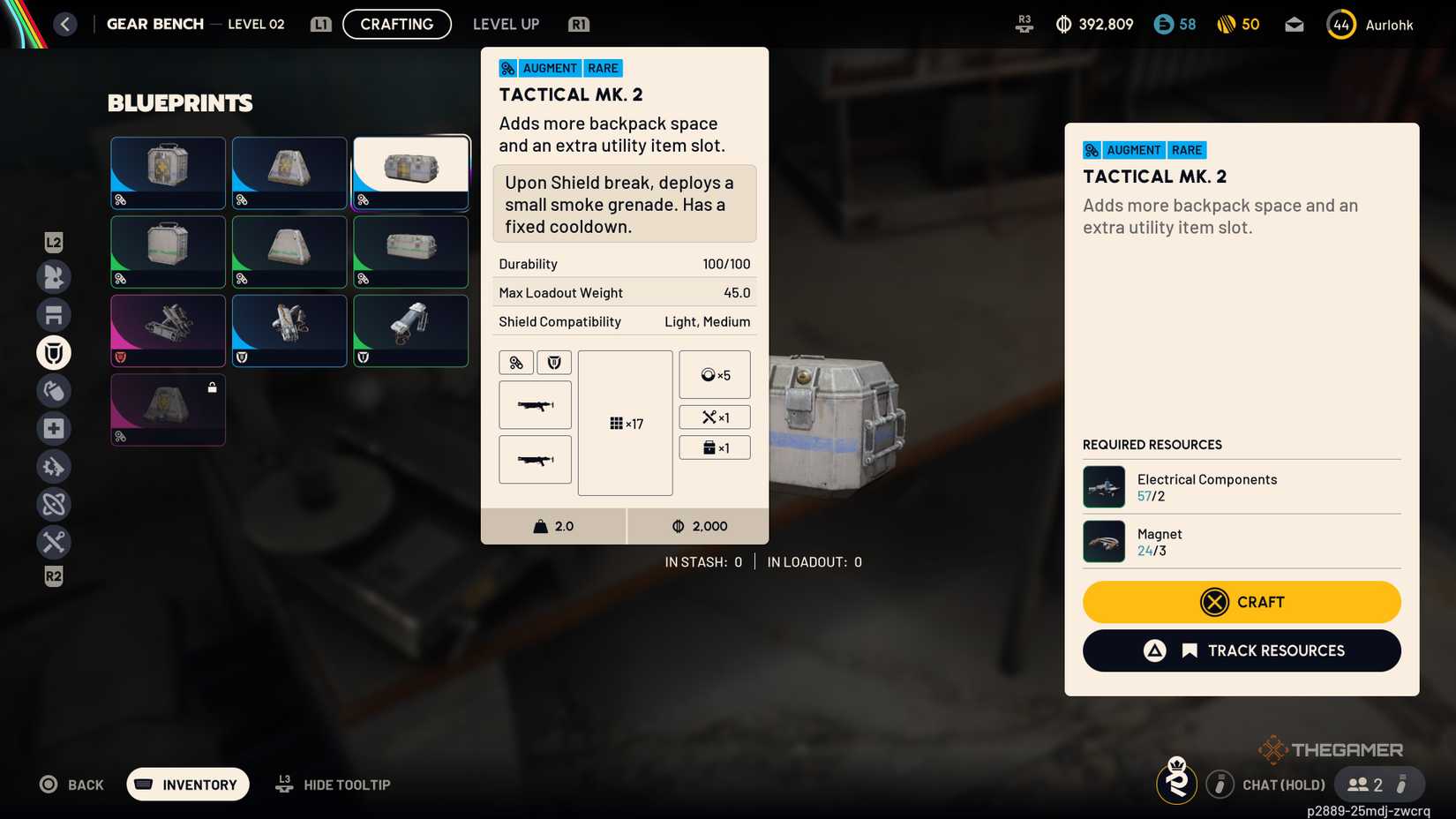Select the grenade category icon in sidebar
The image size is (1456, 819).
point(54,391)
